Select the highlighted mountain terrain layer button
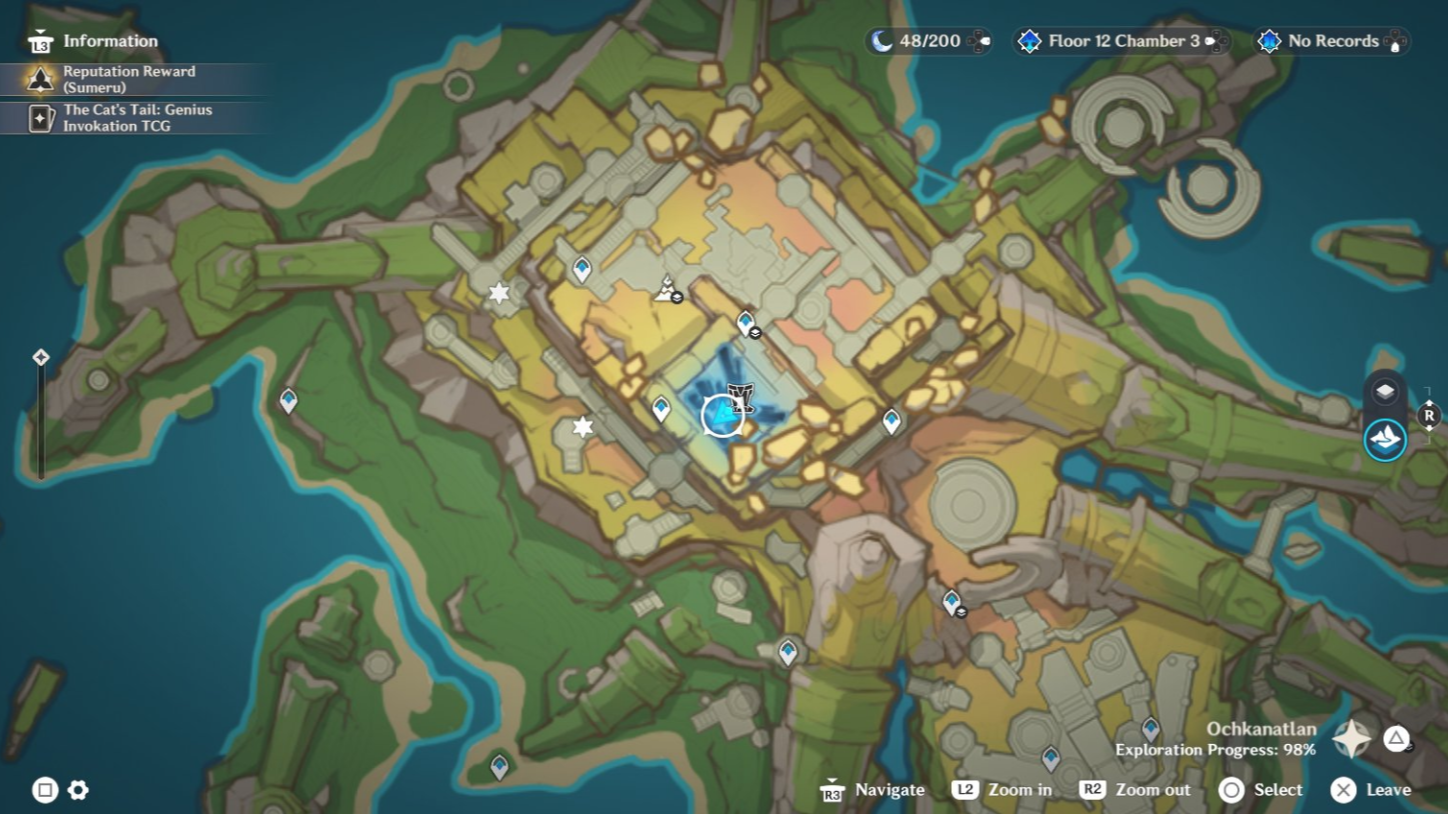 1385,439
